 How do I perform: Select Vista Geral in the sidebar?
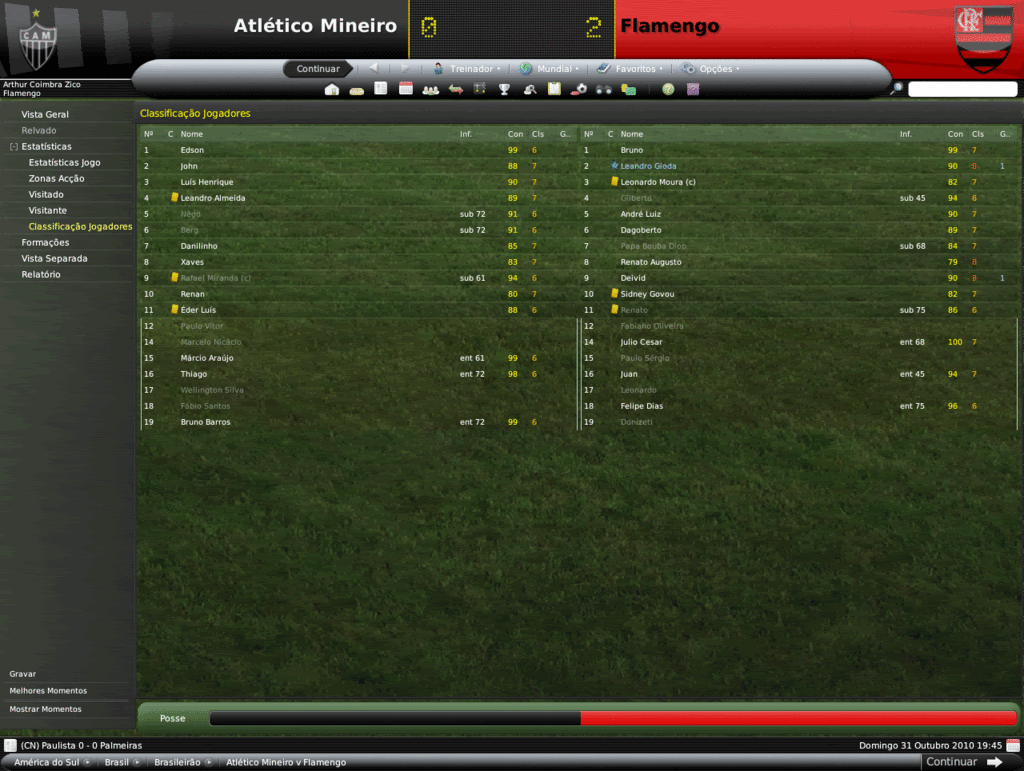[x=45, y=115]
